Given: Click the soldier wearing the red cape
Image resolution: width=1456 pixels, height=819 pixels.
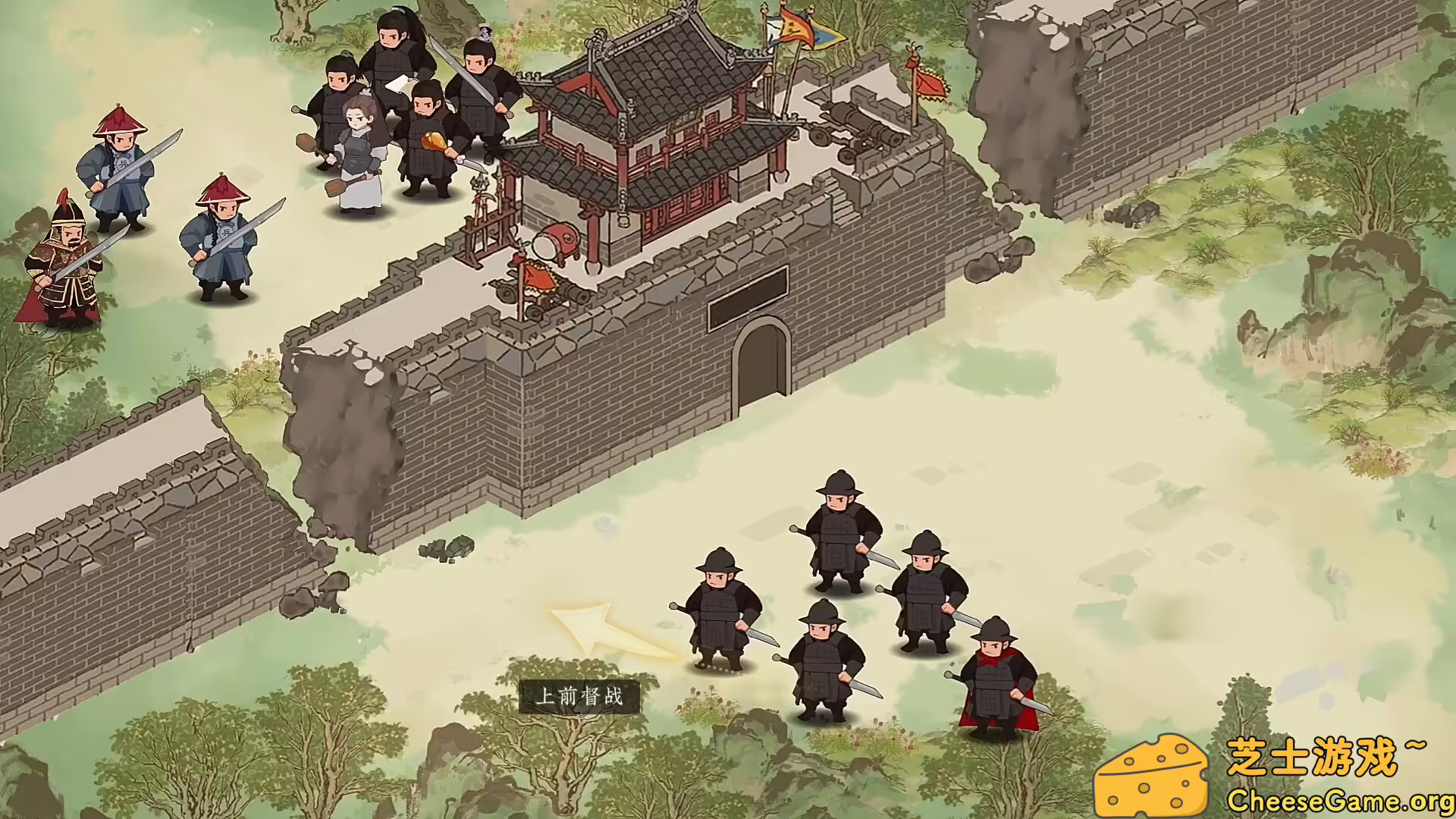Looking at the screenshot, I should click(993, 675).
